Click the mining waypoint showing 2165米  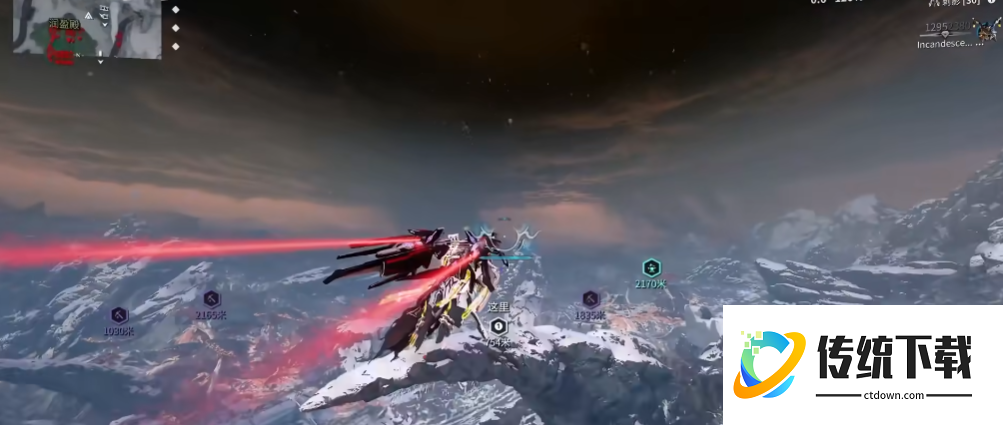[x=211, y=299]
